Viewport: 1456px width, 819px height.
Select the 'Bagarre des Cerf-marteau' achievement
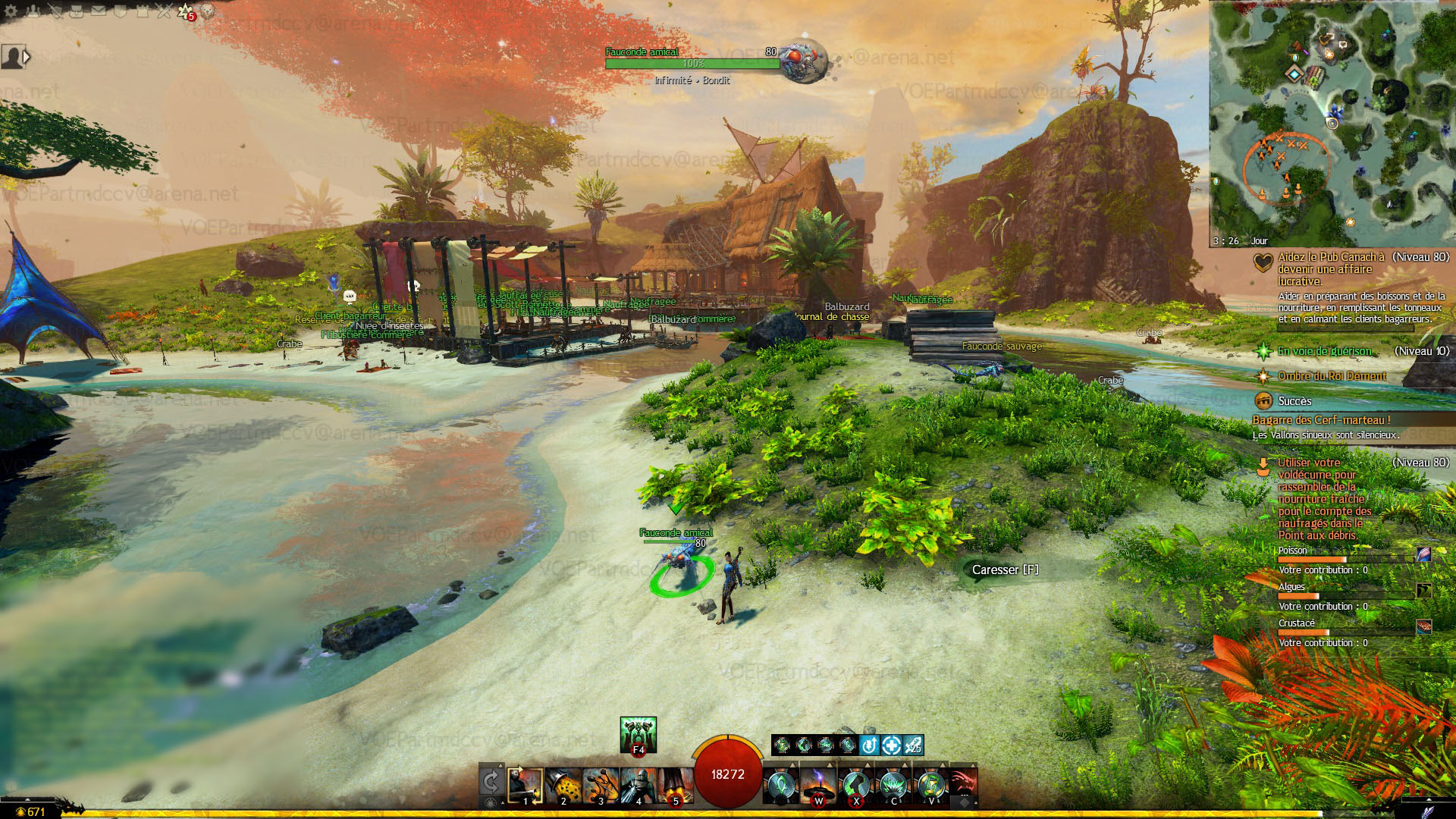(1321, 420)
